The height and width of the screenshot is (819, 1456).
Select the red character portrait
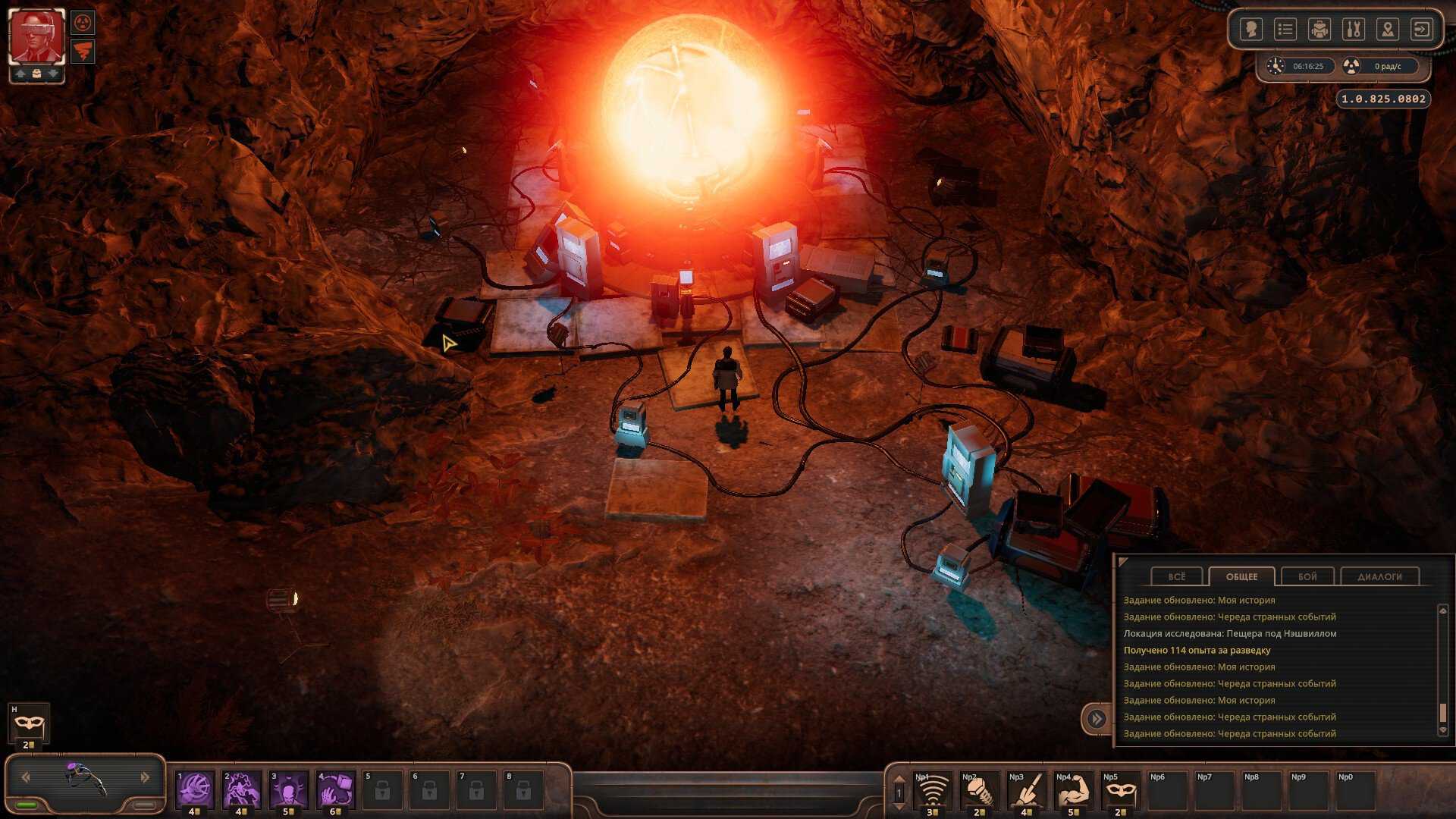36,37
